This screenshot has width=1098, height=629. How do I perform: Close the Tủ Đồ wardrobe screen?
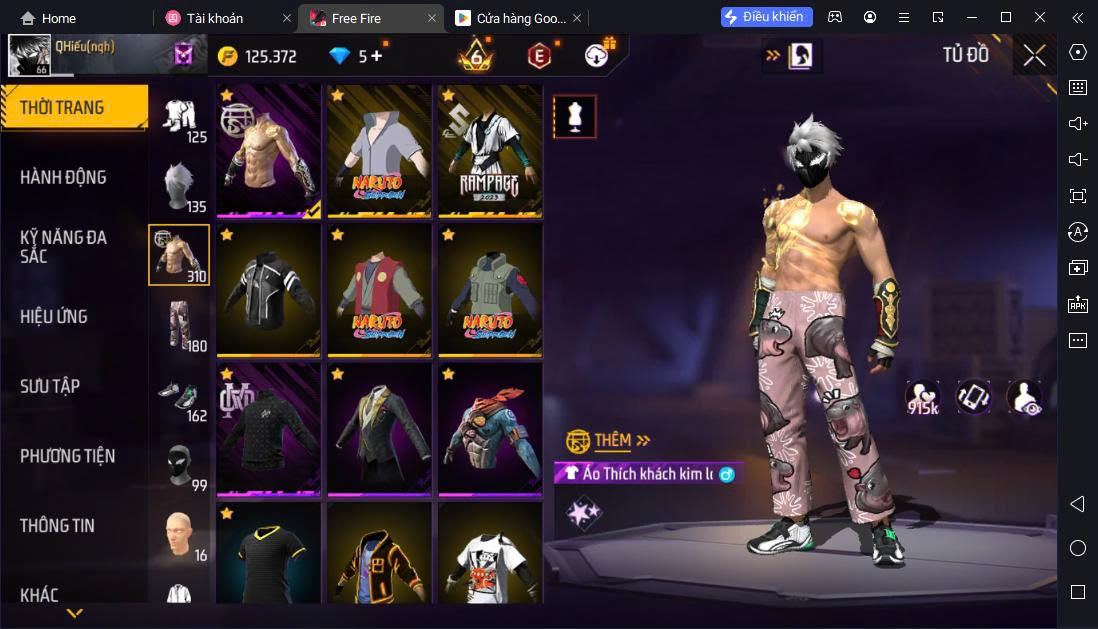[x=1034, y=56]
